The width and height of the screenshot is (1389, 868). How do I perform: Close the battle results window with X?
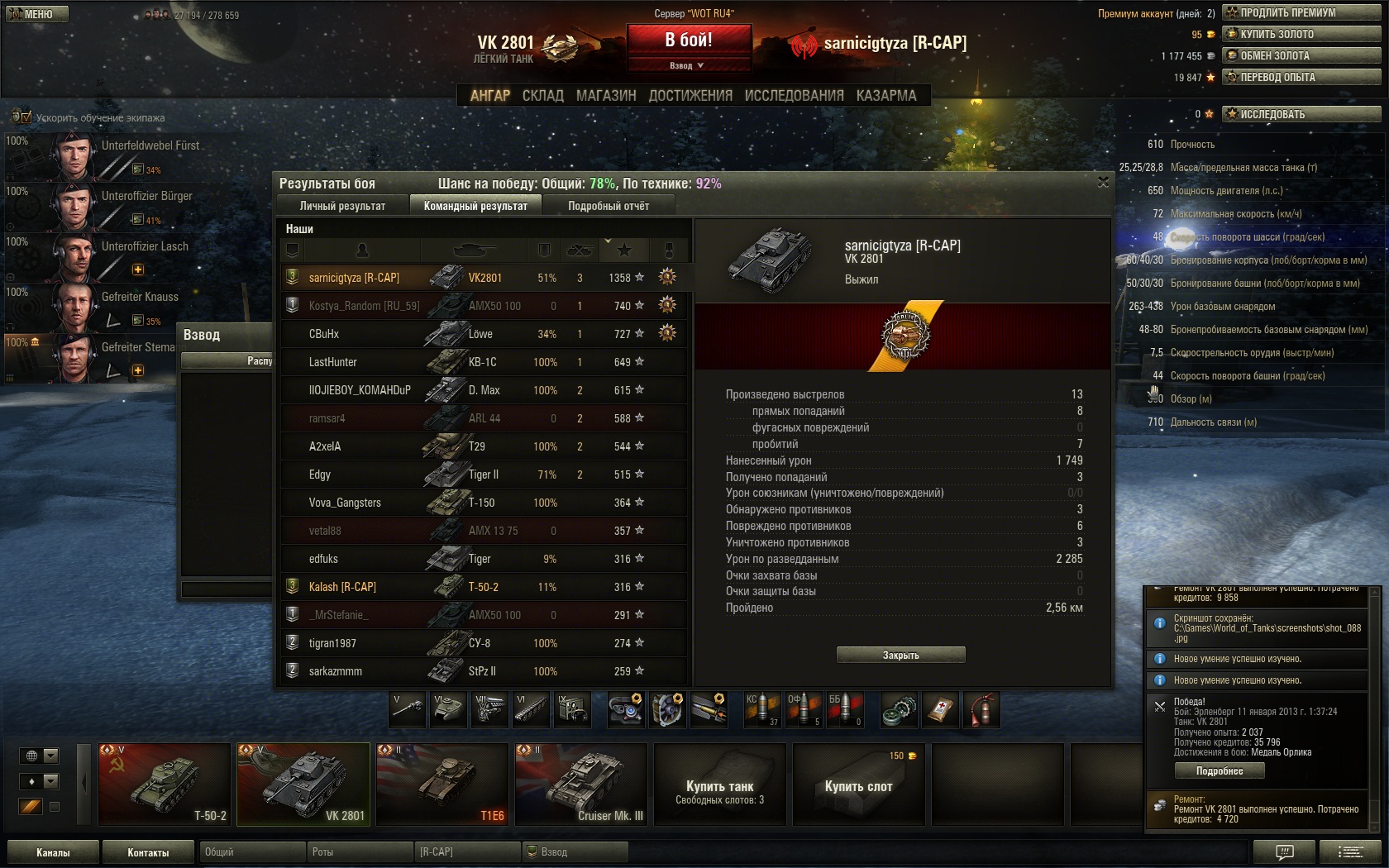pyautogui.click(x=1103, y=182)
